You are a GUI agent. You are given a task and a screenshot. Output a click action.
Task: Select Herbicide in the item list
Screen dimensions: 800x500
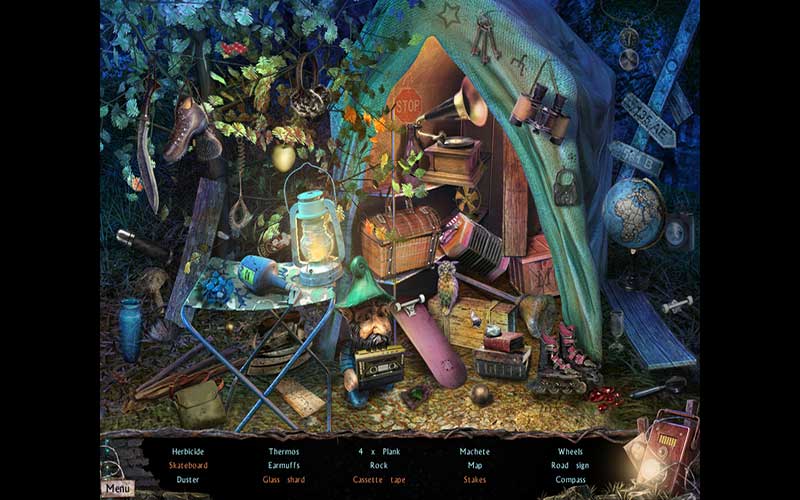coord(187,451)
